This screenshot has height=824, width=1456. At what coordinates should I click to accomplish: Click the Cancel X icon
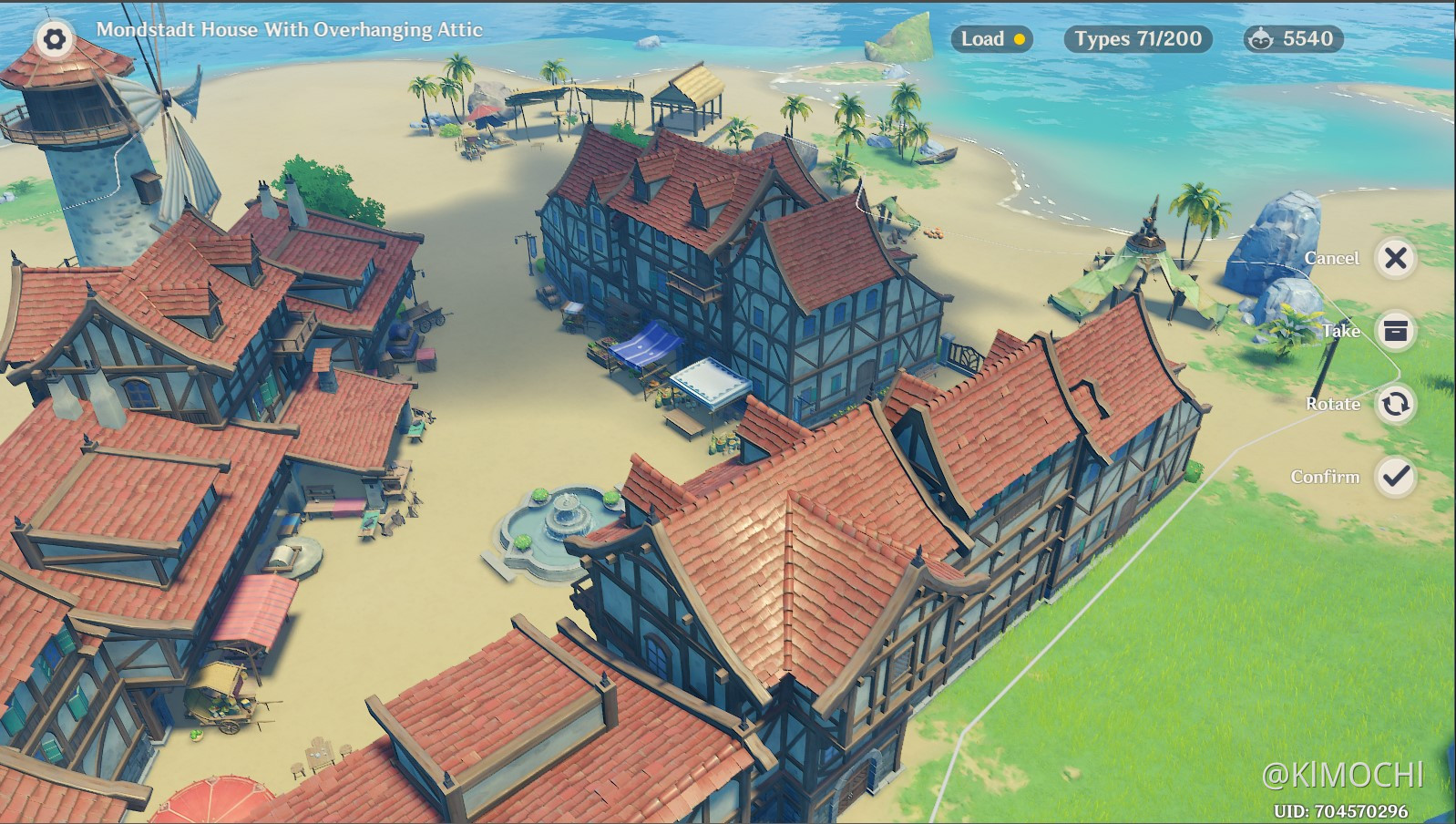1394,259
